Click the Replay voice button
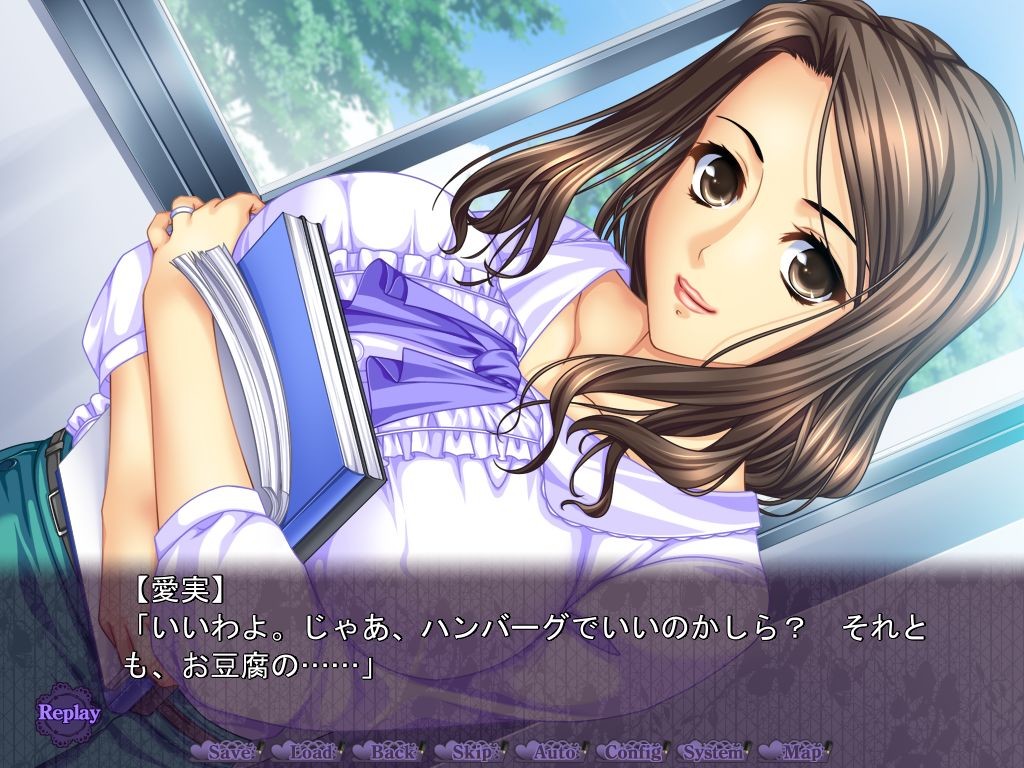The width and height of the screenshot is (1024, 768). click(68, 713)
